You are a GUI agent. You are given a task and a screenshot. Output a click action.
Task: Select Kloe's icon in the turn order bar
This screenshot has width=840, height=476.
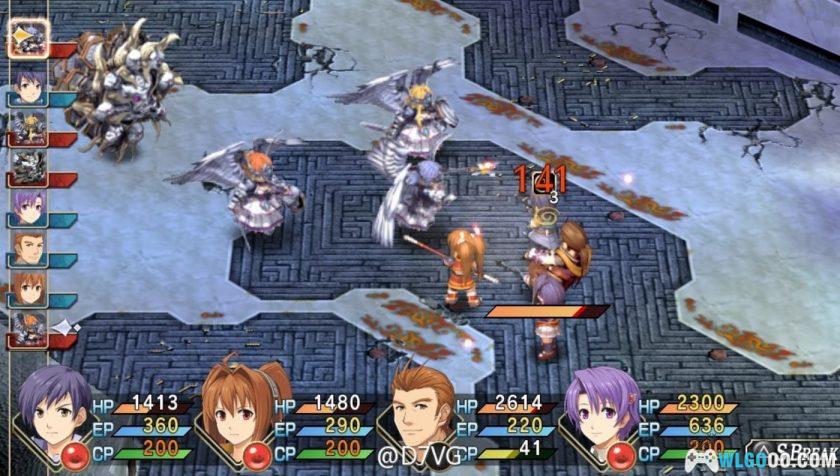pos(27,208)
